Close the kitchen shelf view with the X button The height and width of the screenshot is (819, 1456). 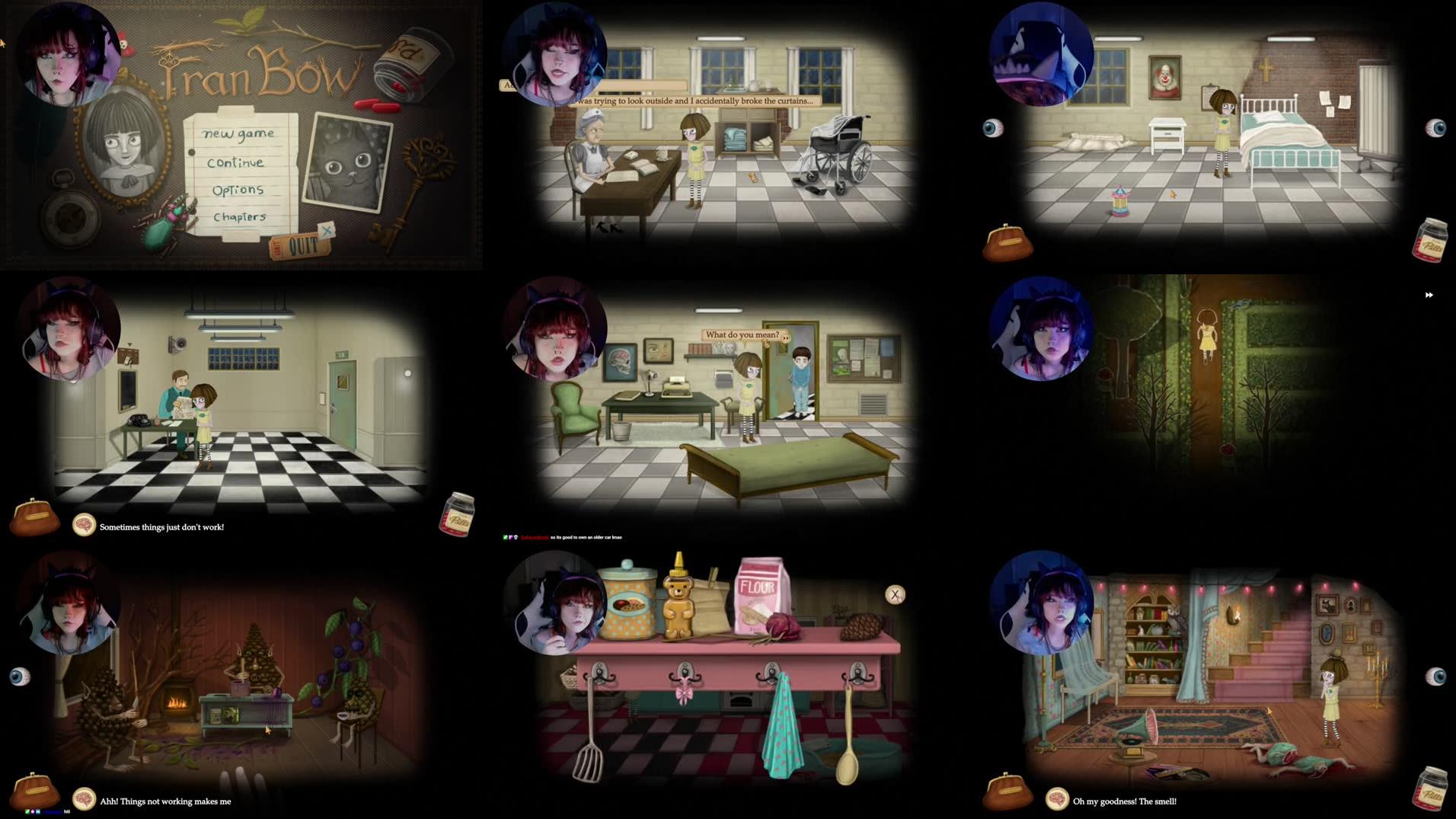tap(896, 596)
